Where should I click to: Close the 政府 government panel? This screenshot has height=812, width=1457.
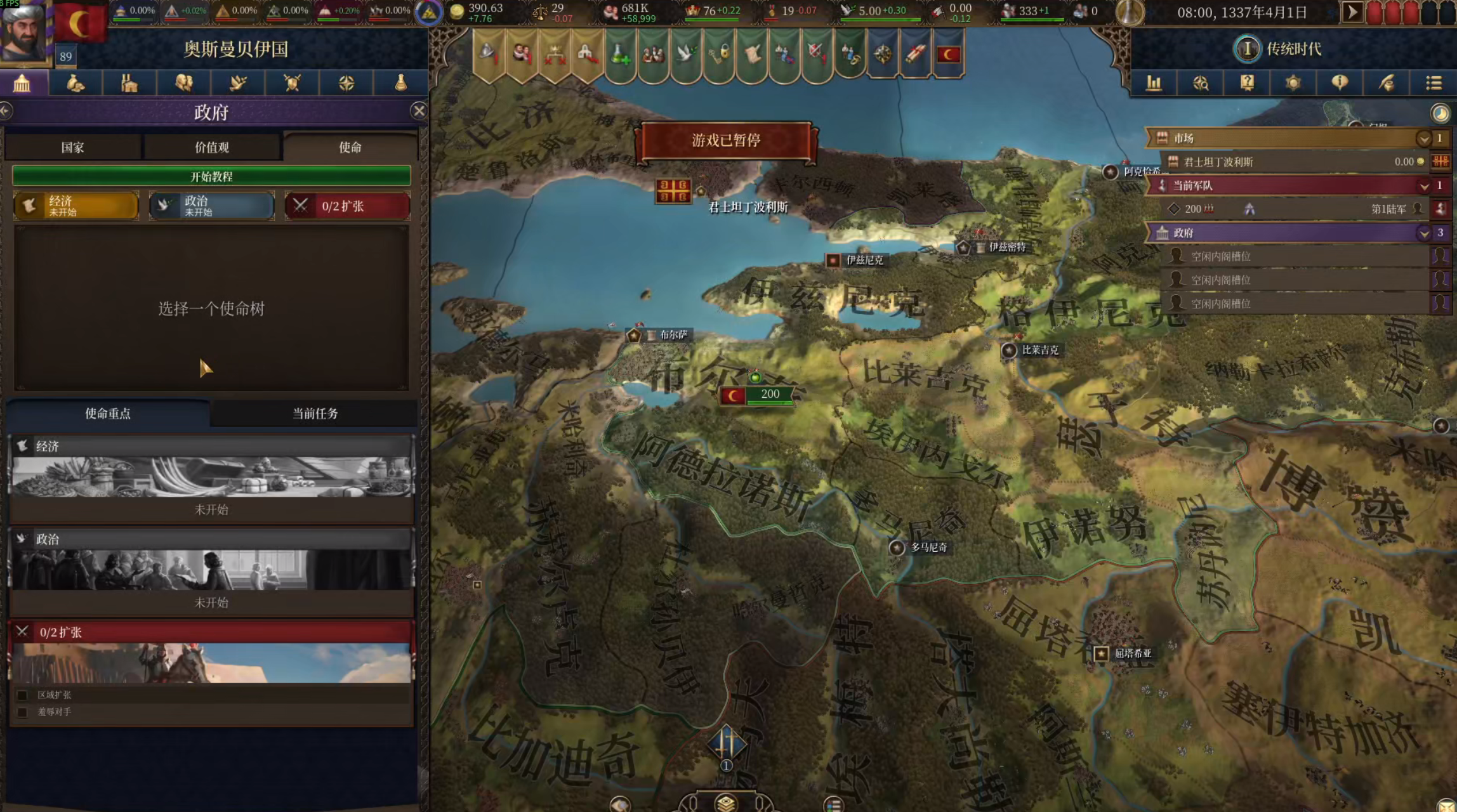(x=419, y=111)
